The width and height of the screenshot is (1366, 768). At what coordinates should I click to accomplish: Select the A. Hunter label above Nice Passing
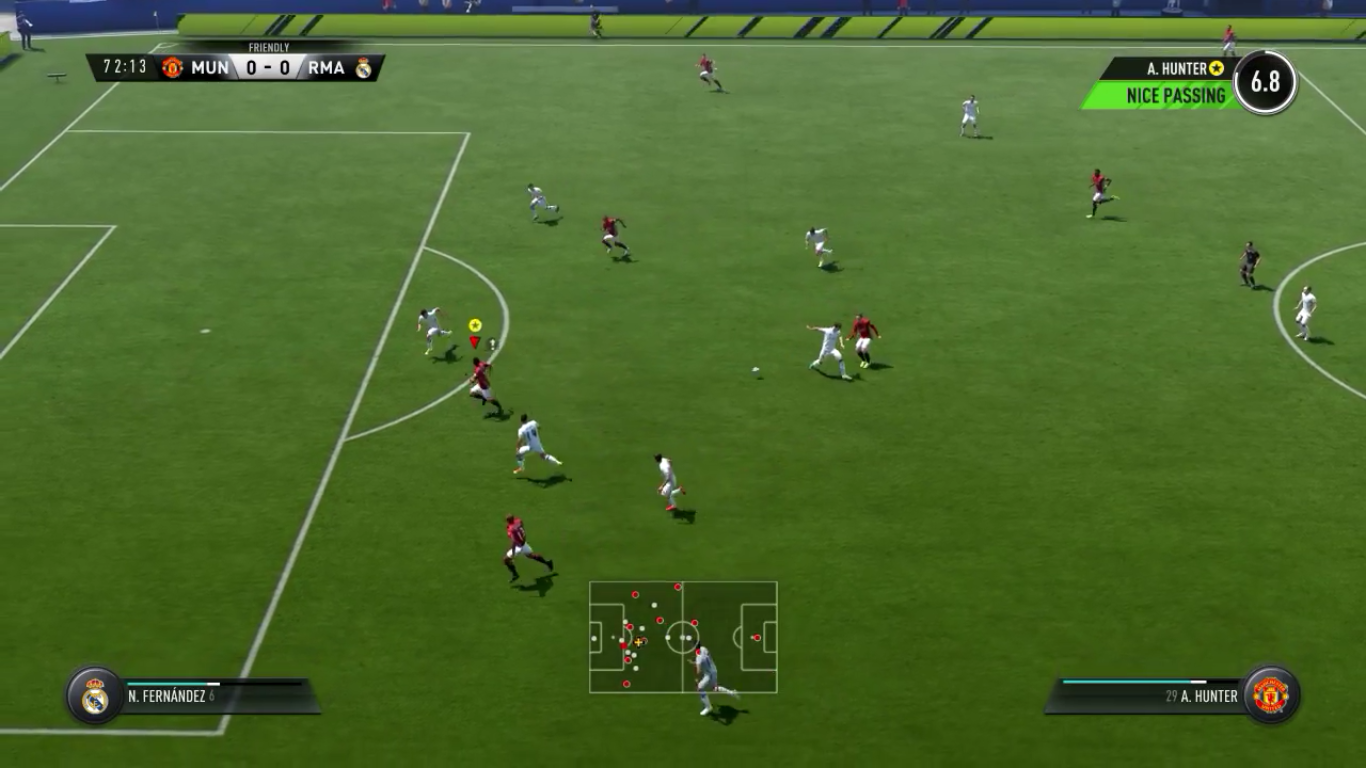tap(1176, 69)
